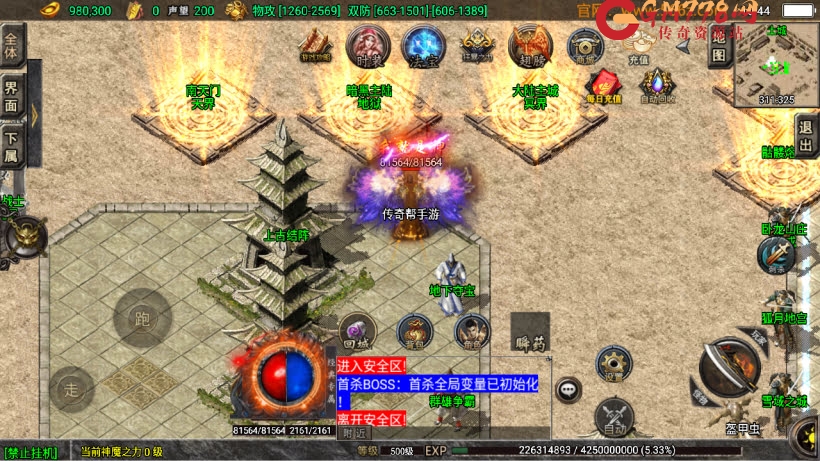Open the 商城 shop
The height and width of the screenshot is (461, 820).
pyautogui.click(x=585, y=46)
